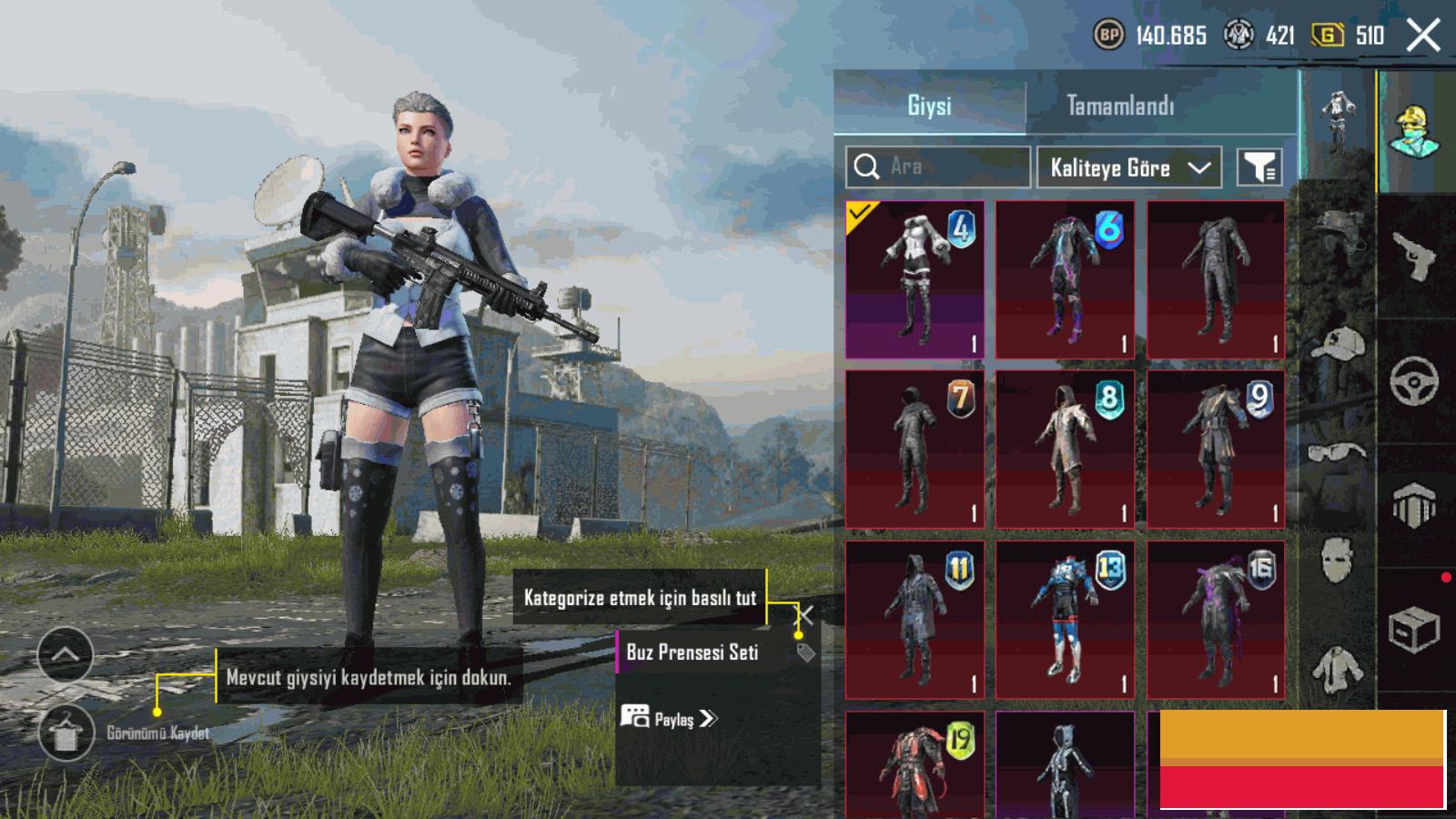The width and height of the screenshot is (1456, 819).
Task: Choose the blue armored outfit numbered 13
Action: click(1065, 619)
